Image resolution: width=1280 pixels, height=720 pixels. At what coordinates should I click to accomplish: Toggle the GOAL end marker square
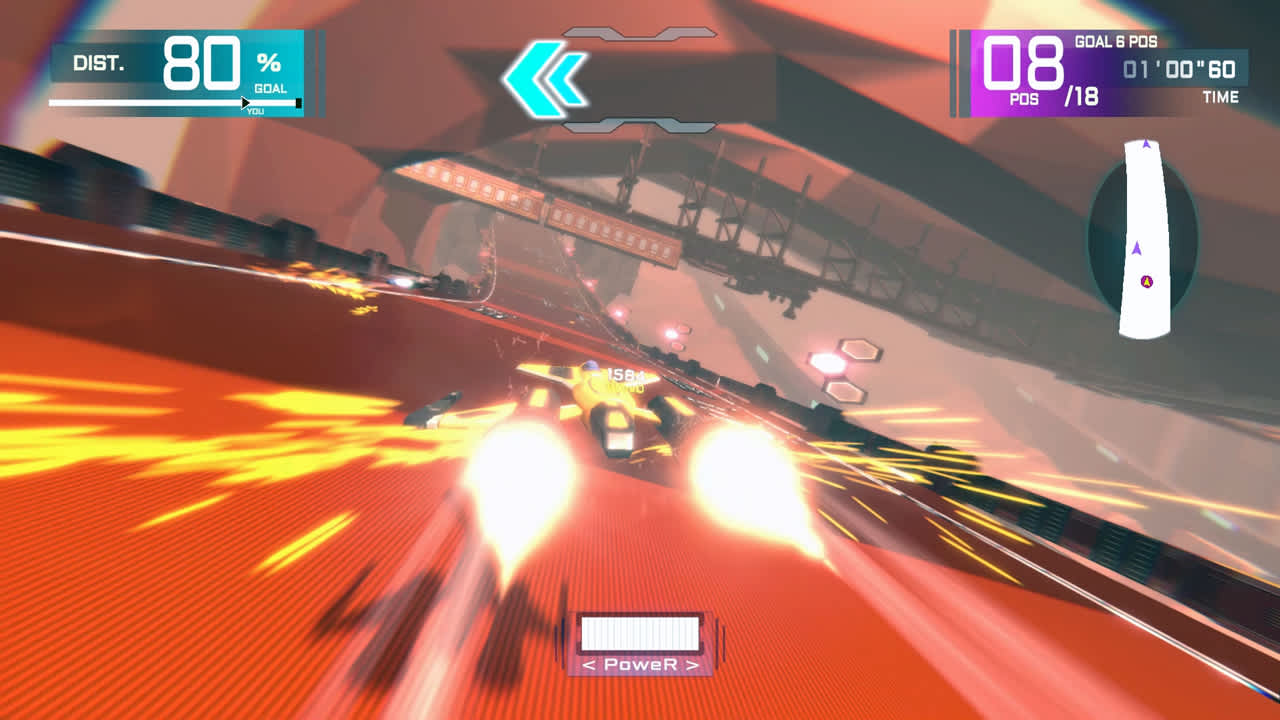coord(298,102)
